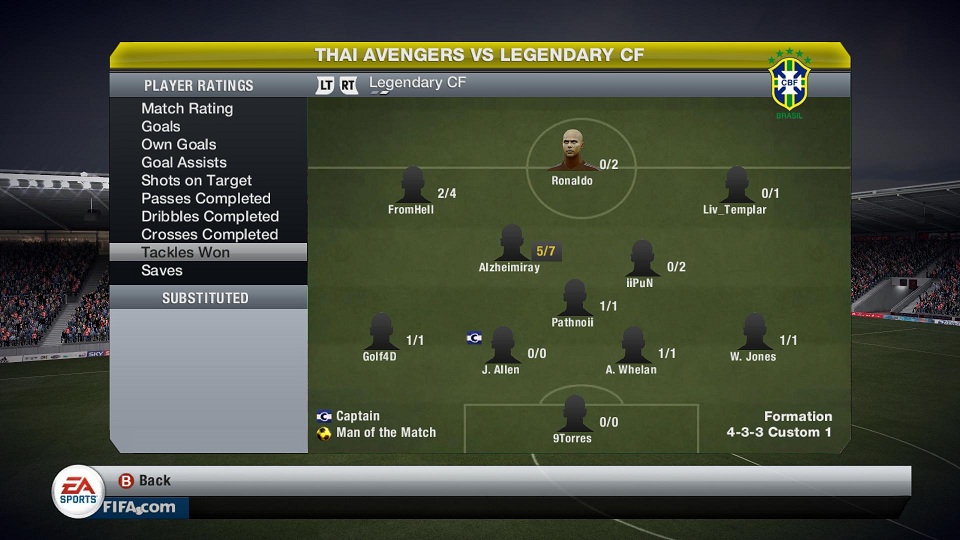Choose defender Golf4D
The width and height of the screenshot is (960, 540).
click(381, 333)
